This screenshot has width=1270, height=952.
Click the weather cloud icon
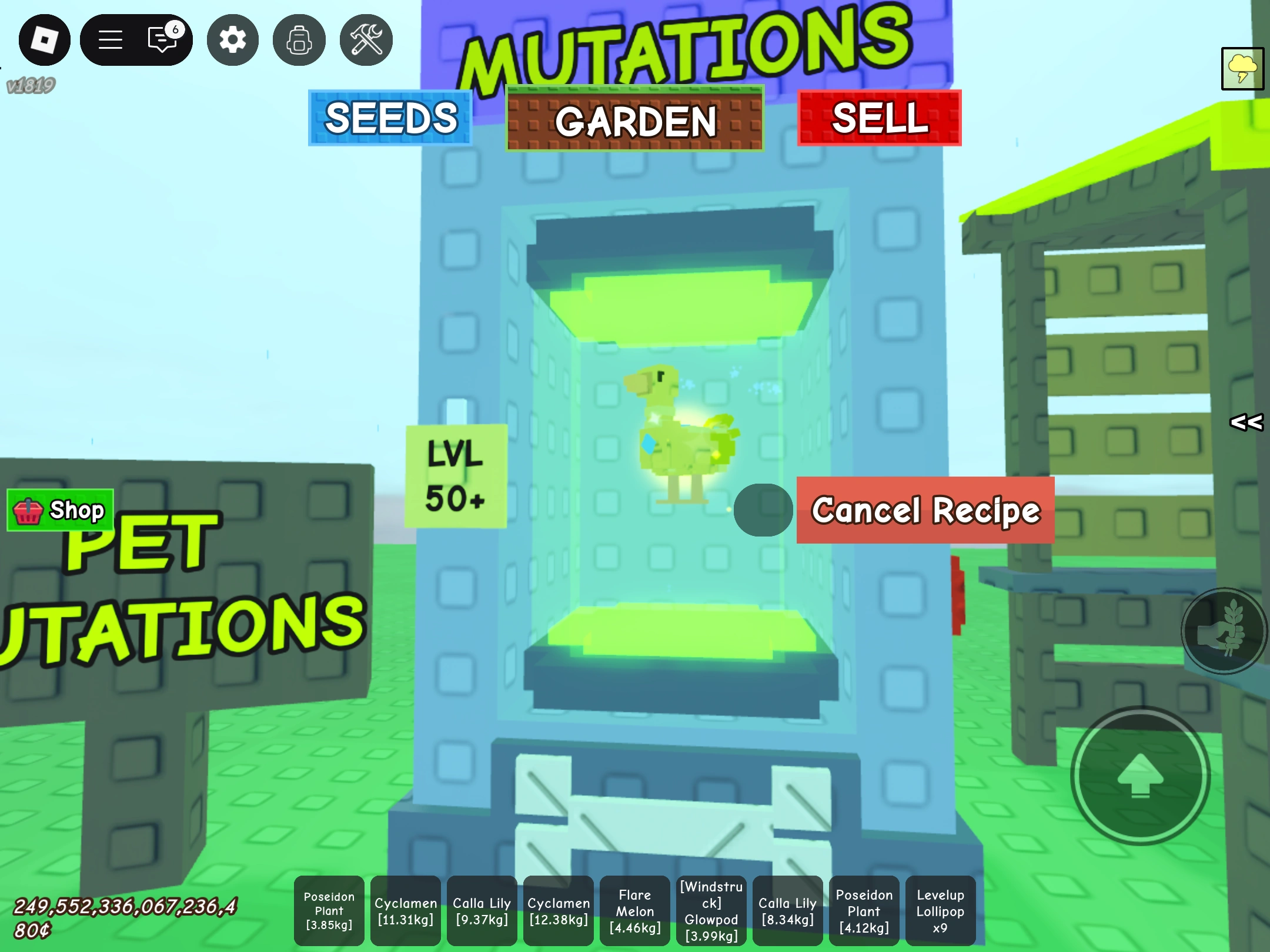[1242, 69]
